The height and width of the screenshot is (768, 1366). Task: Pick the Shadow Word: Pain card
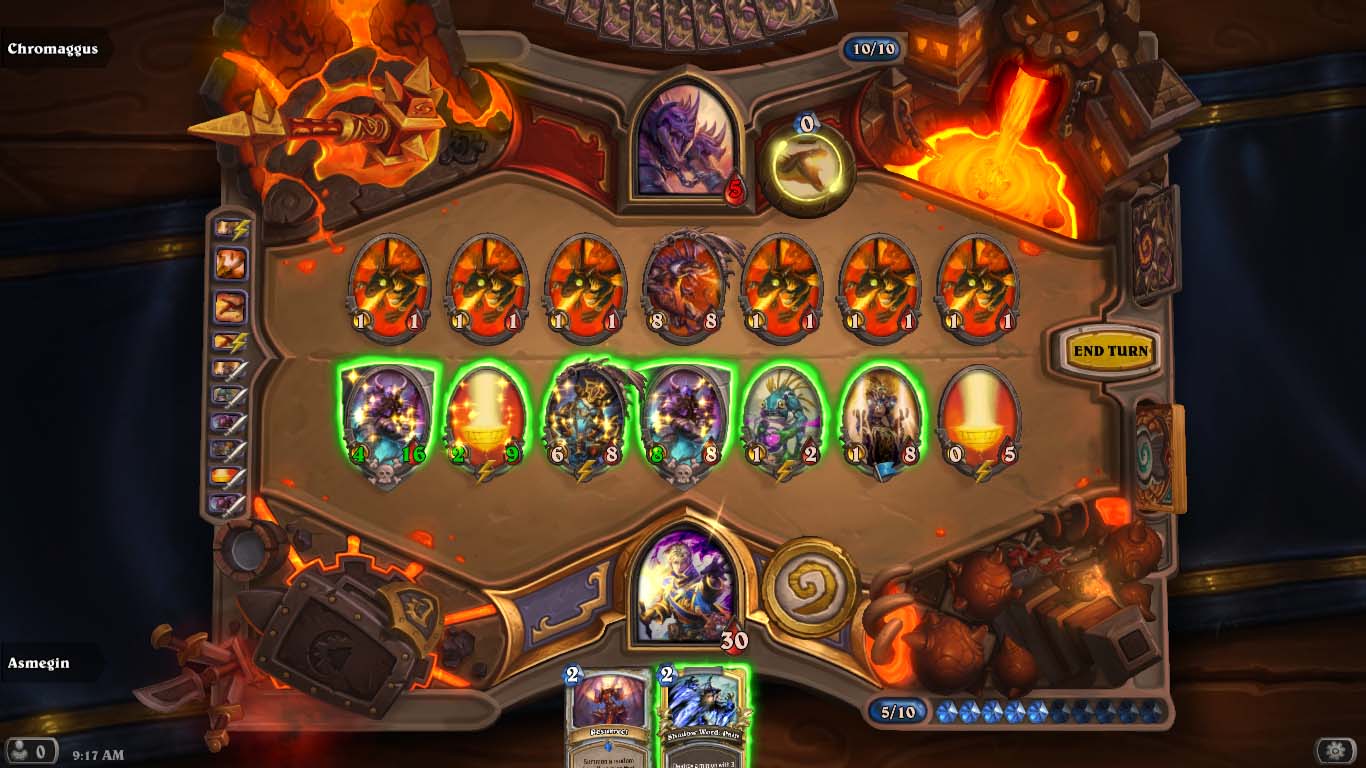tap(703, 715)
